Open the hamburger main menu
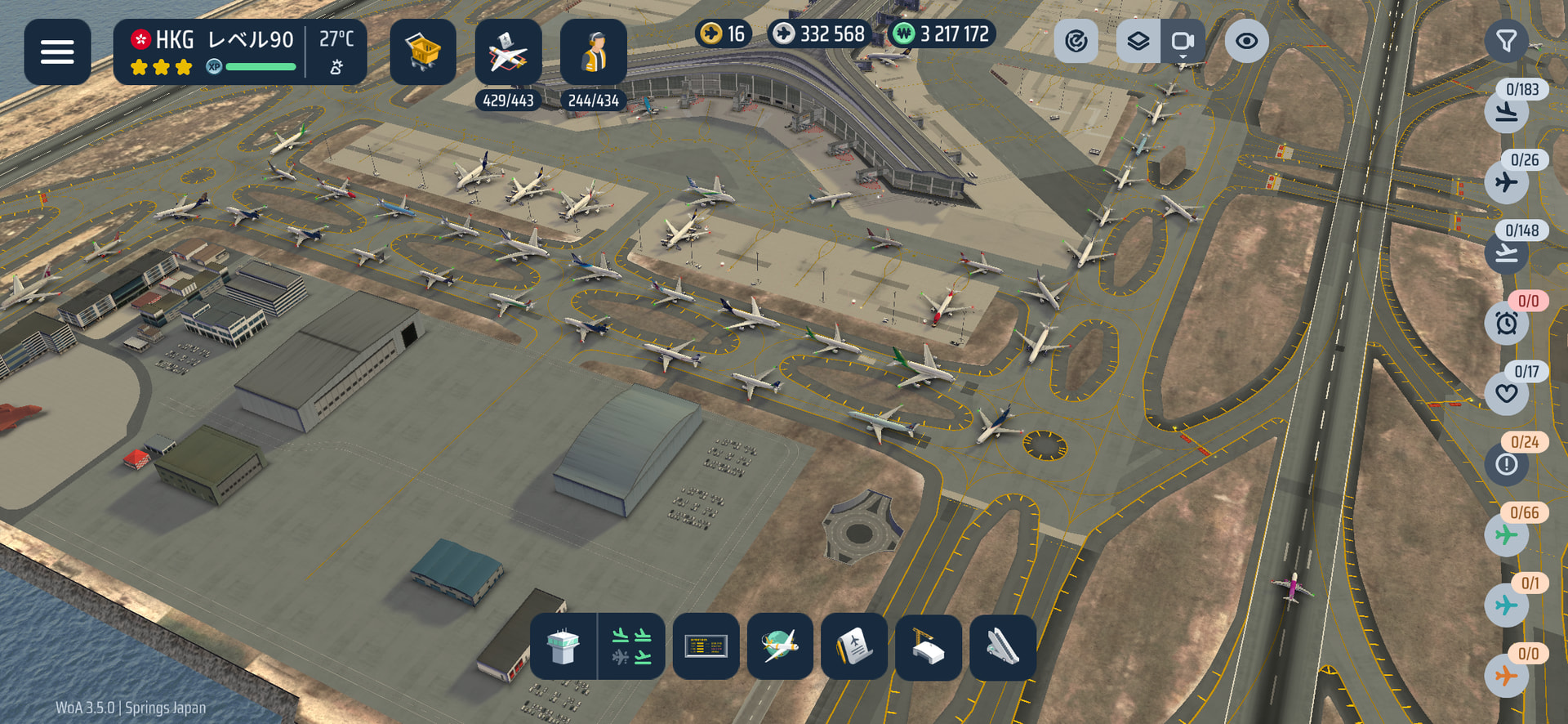The width and height of the screenshot is (1568, 724). pyautogui.click(x=57, y=52)
